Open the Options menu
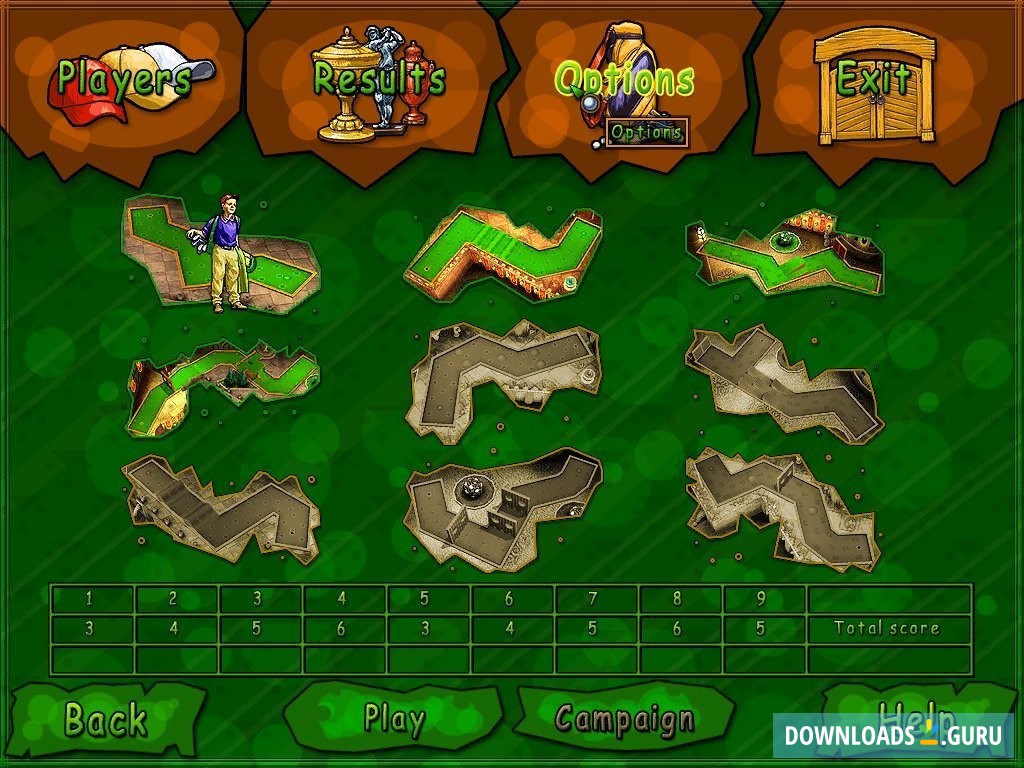The width and height of the screenshot is (1024, 768). (x=624, y=78)
